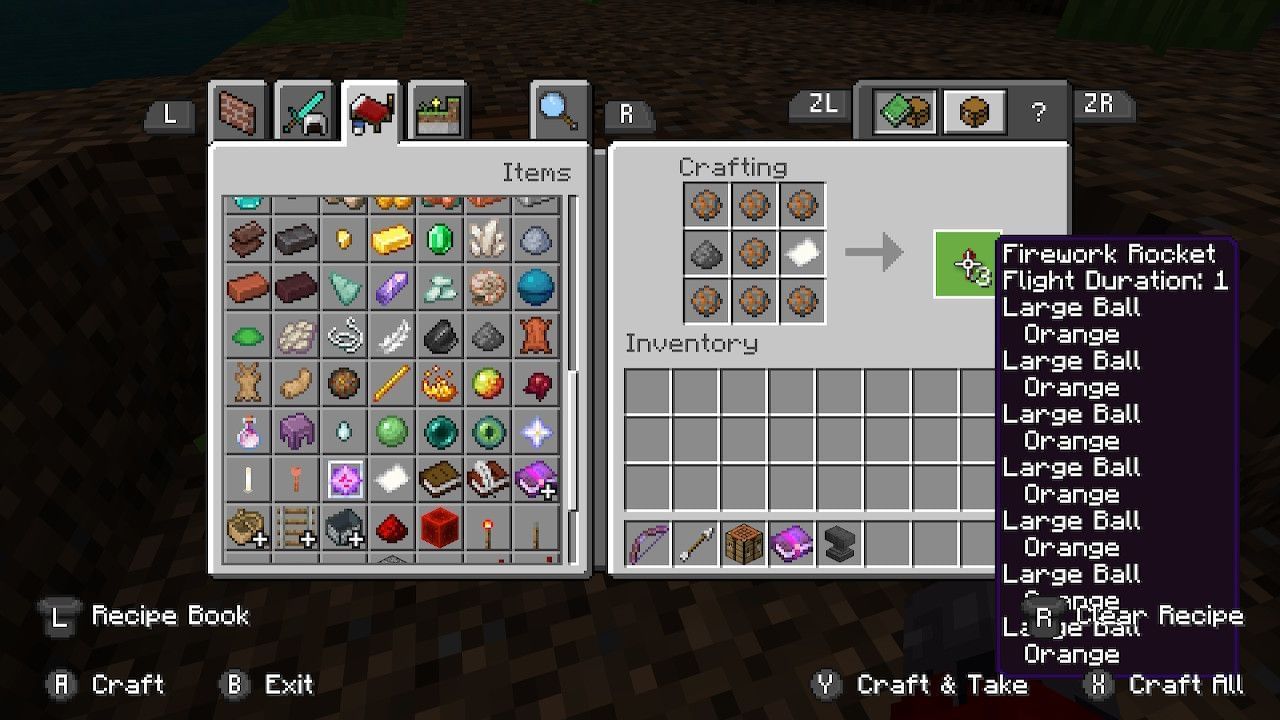Select the nether star item
The image size is (1280, 720).
535,431
